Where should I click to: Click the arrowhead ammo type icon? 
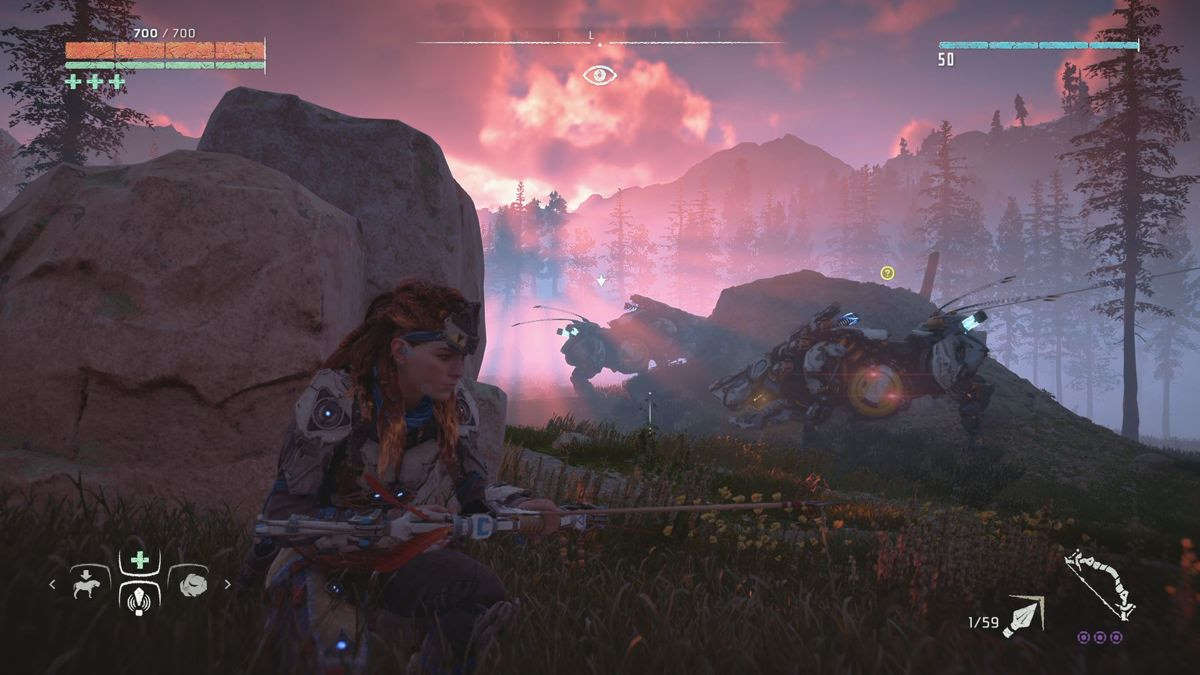tap(1024, 615)
